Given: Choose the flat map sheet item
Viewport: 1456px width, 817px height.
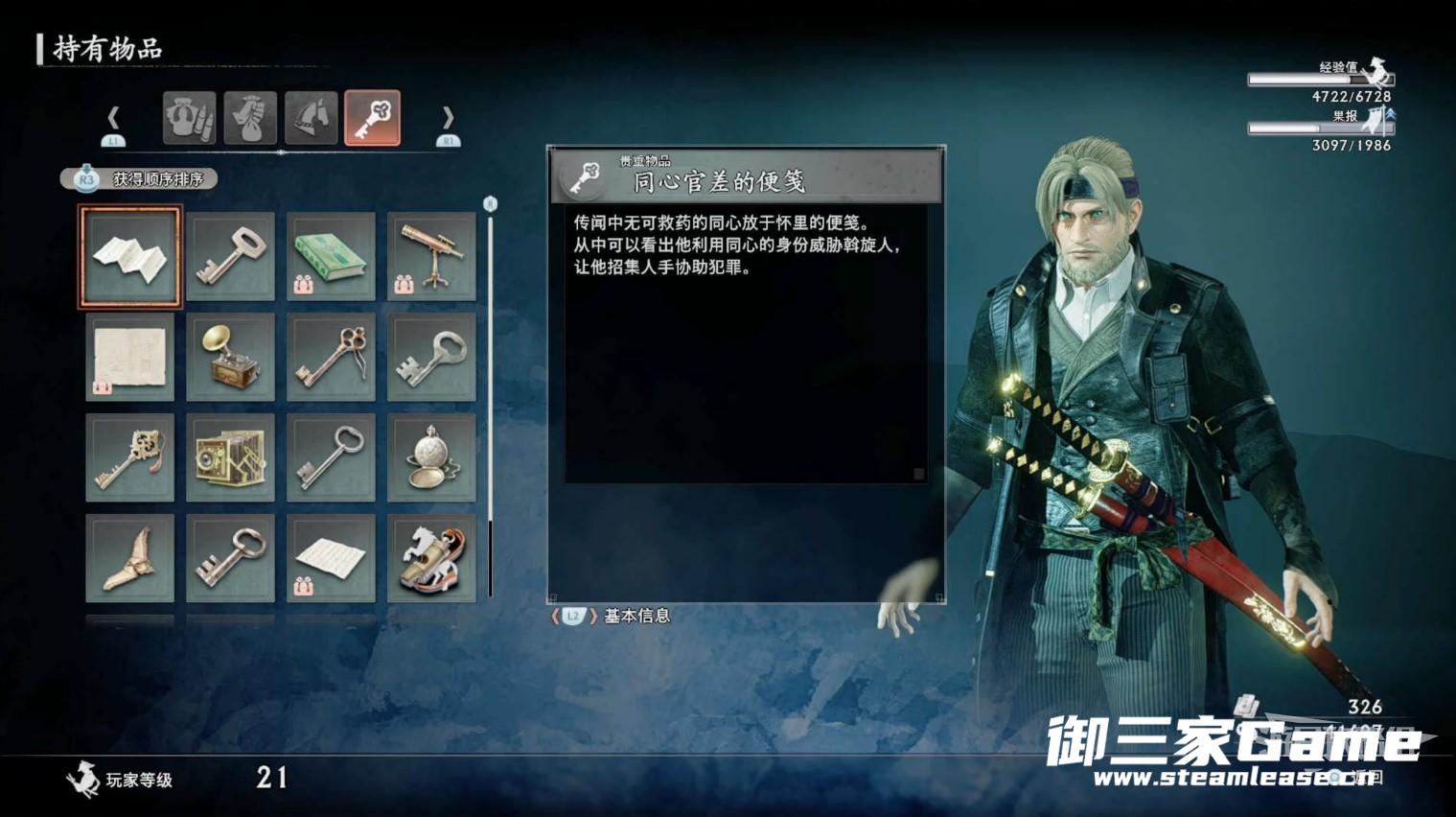Looking at the screenshot, I should [x=129, y=357].
